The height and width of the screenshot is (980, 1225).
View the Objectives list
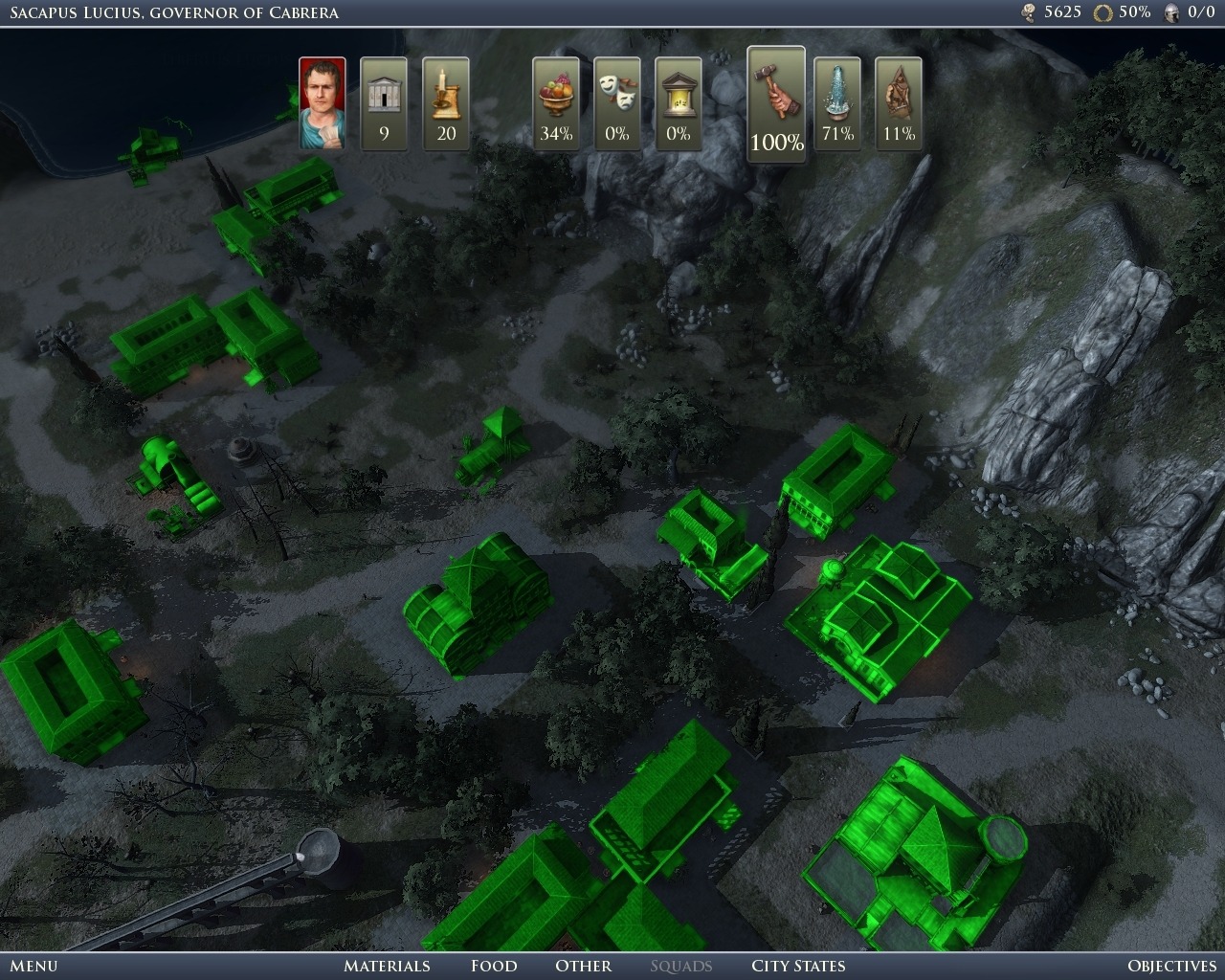point(1171,966)
